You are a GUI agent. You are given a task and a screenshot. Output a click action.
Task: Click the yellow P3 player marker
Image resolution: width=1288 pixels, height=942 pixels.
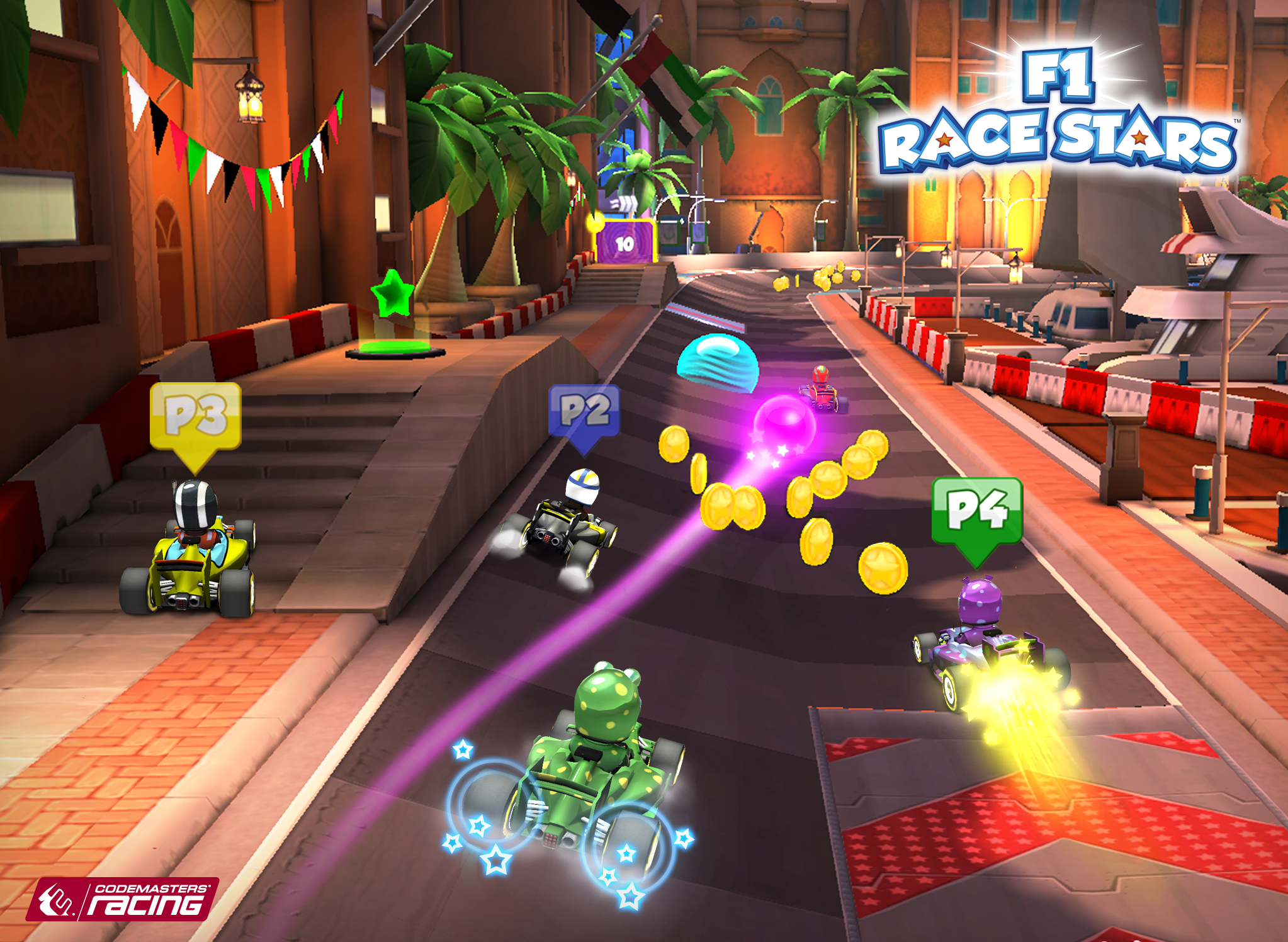(x=195, y=418)
